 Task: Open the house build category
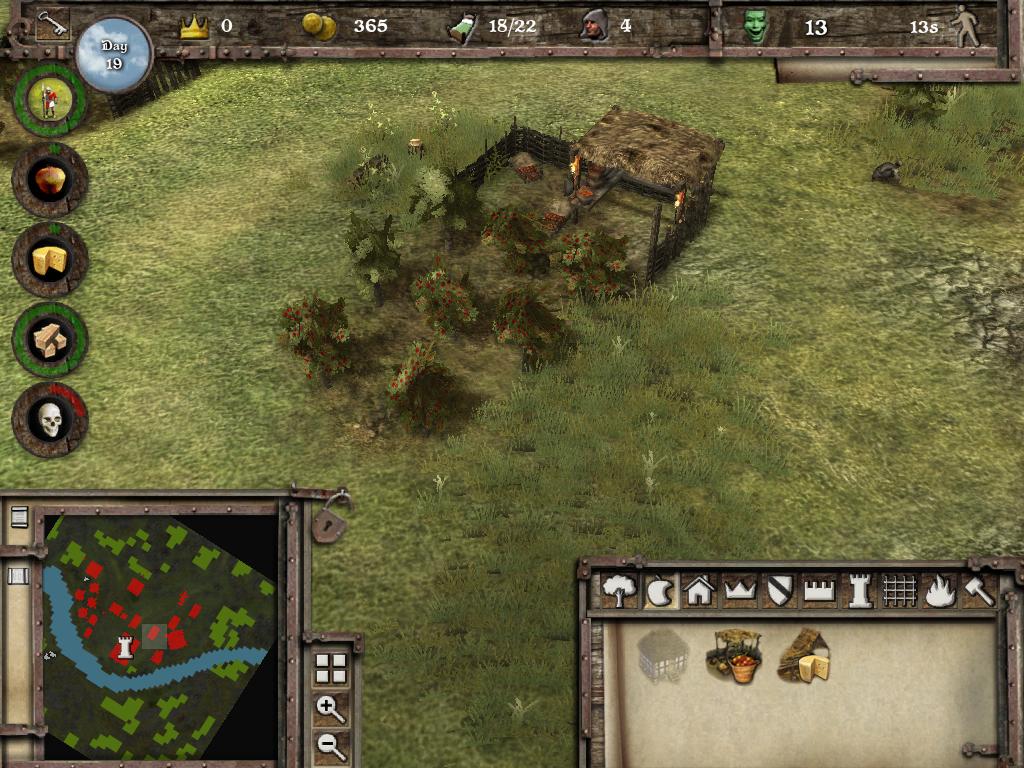coord(699,591)
